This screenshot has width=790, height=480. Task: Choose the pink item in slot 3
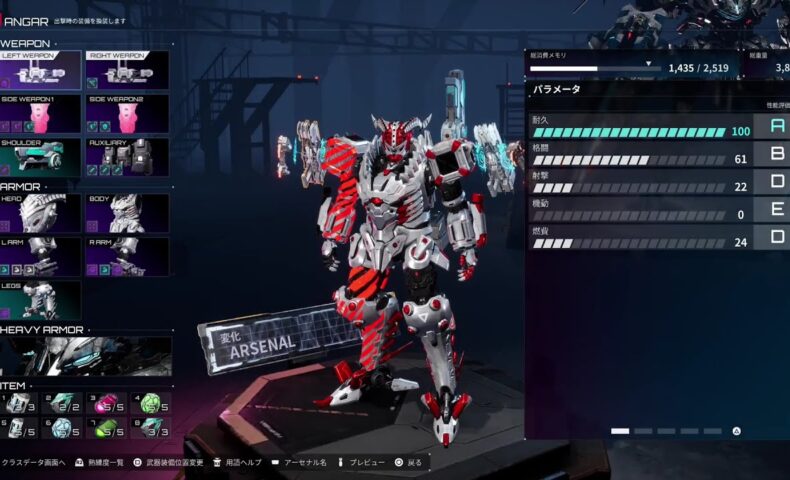coord(106,403)
